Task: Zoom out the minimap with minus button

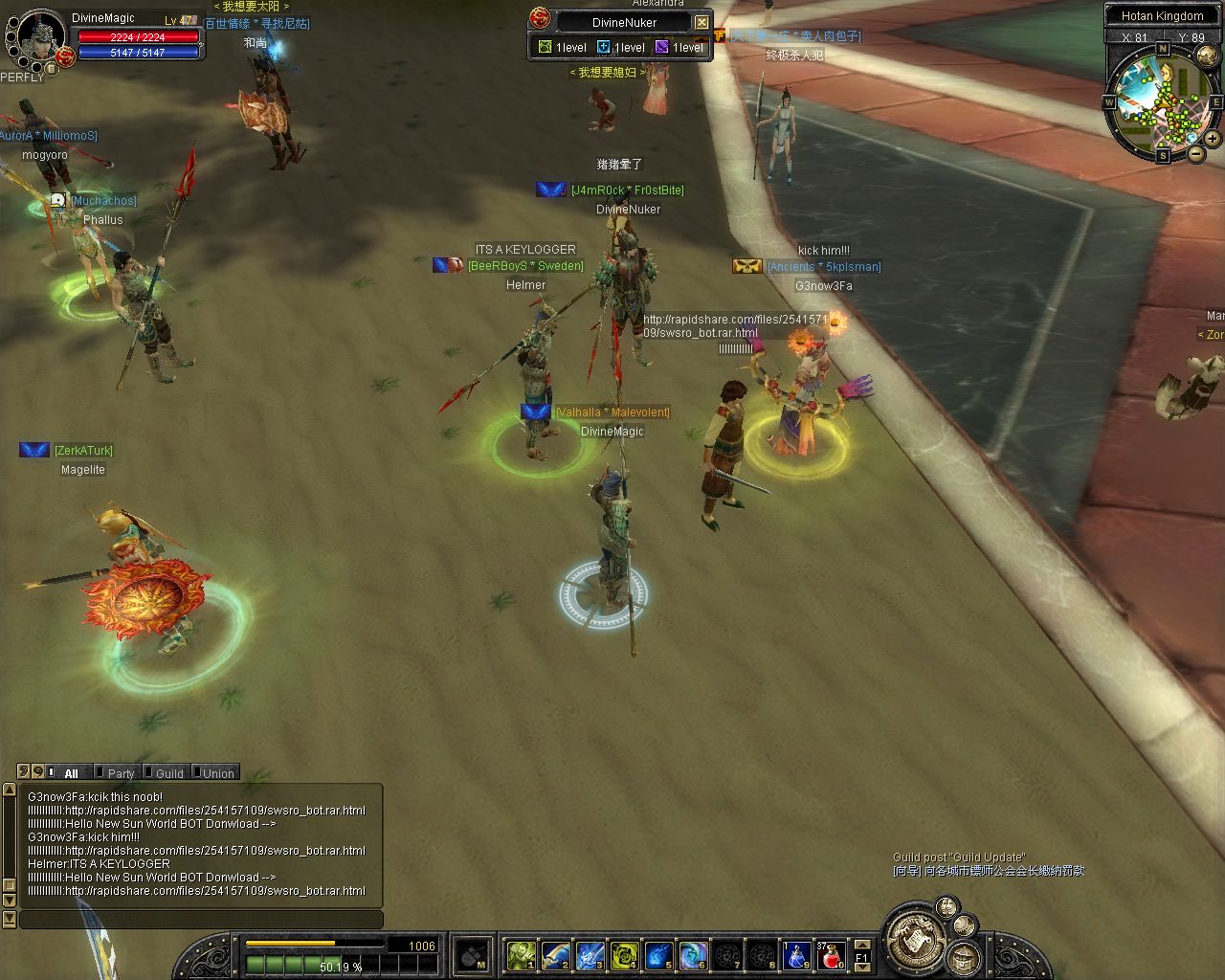Action: tap(1195, 153)
